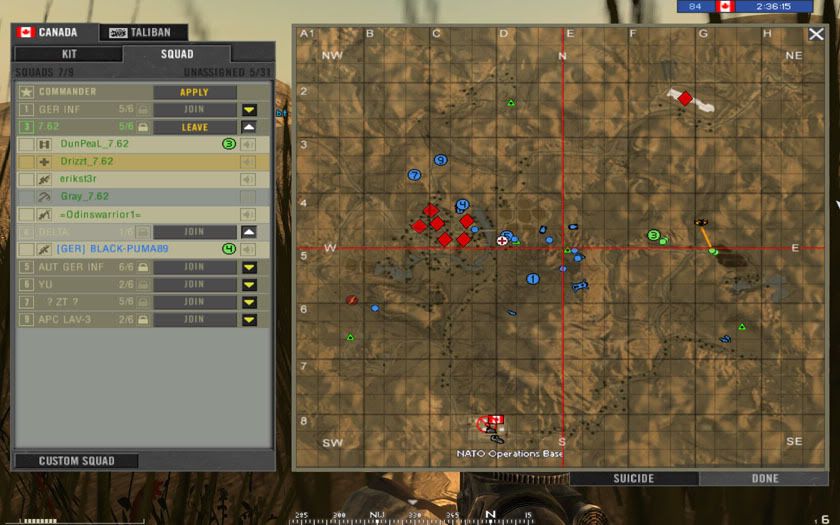Join the APC LAV-3 squad
Viewport: 840px width, 525px height.
tap(194, 319)
